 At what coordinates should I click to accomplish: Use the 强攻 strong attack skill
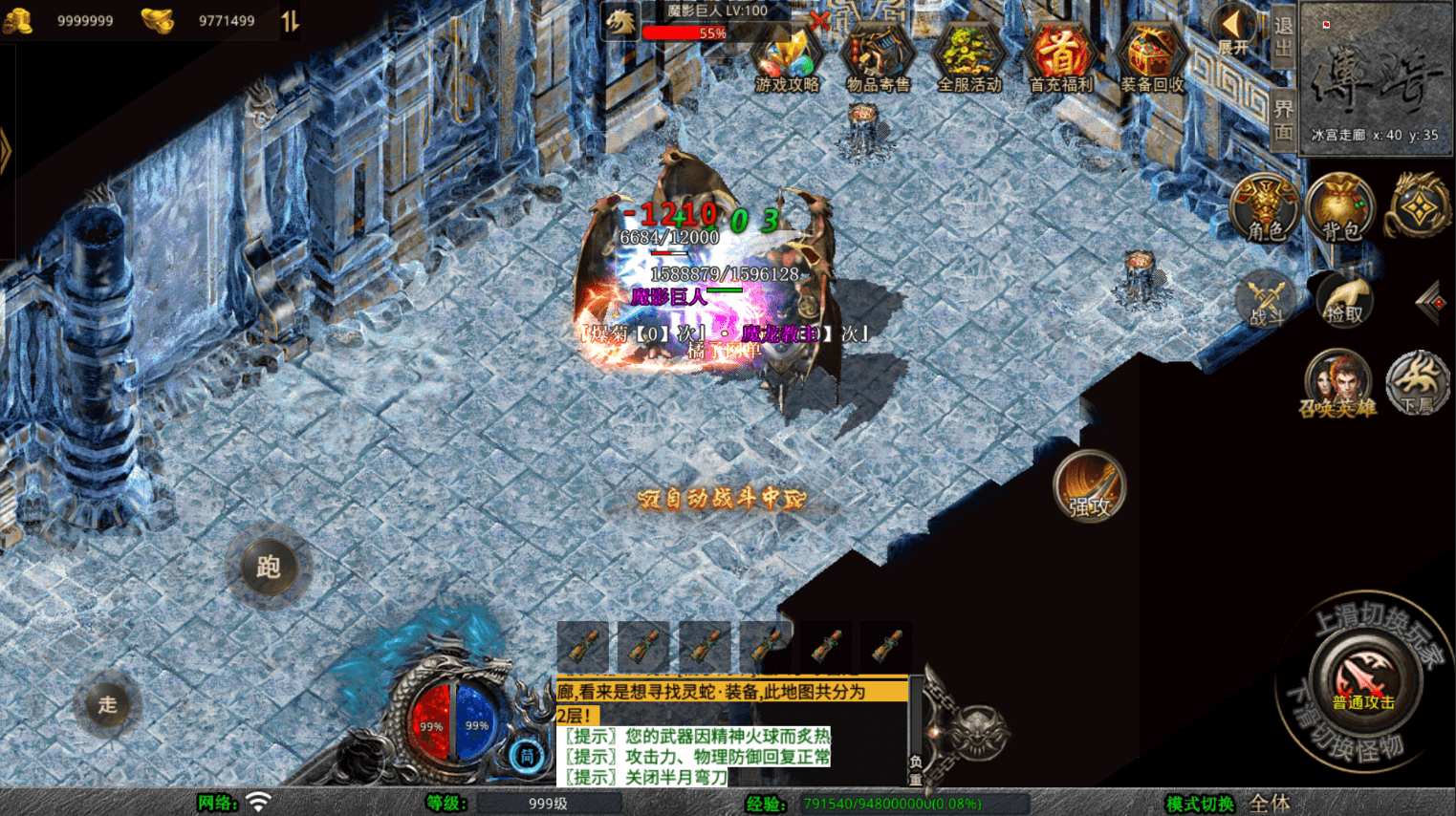coord(1089,487)
